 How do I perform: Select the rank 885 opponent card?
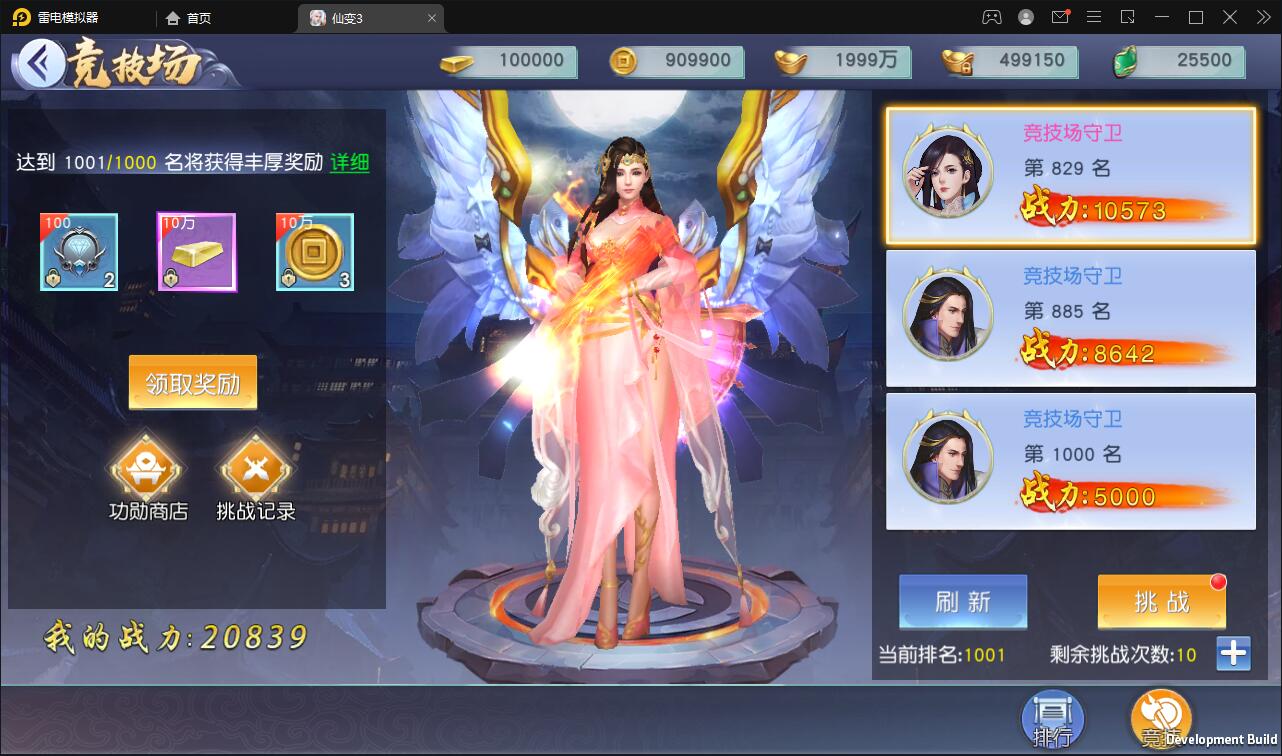(1071, 318)
